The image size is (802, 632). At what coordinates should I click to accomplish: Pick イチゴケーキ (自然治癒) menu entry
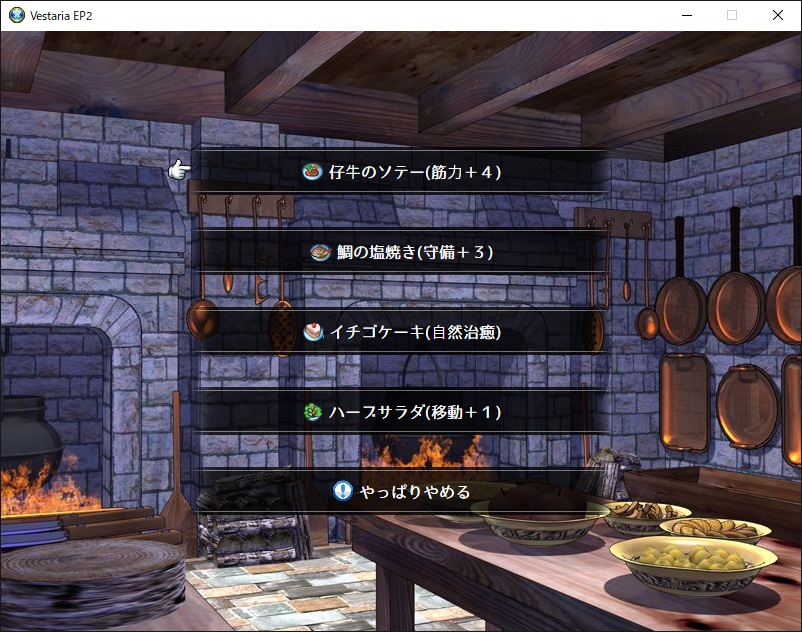[402, 332]
